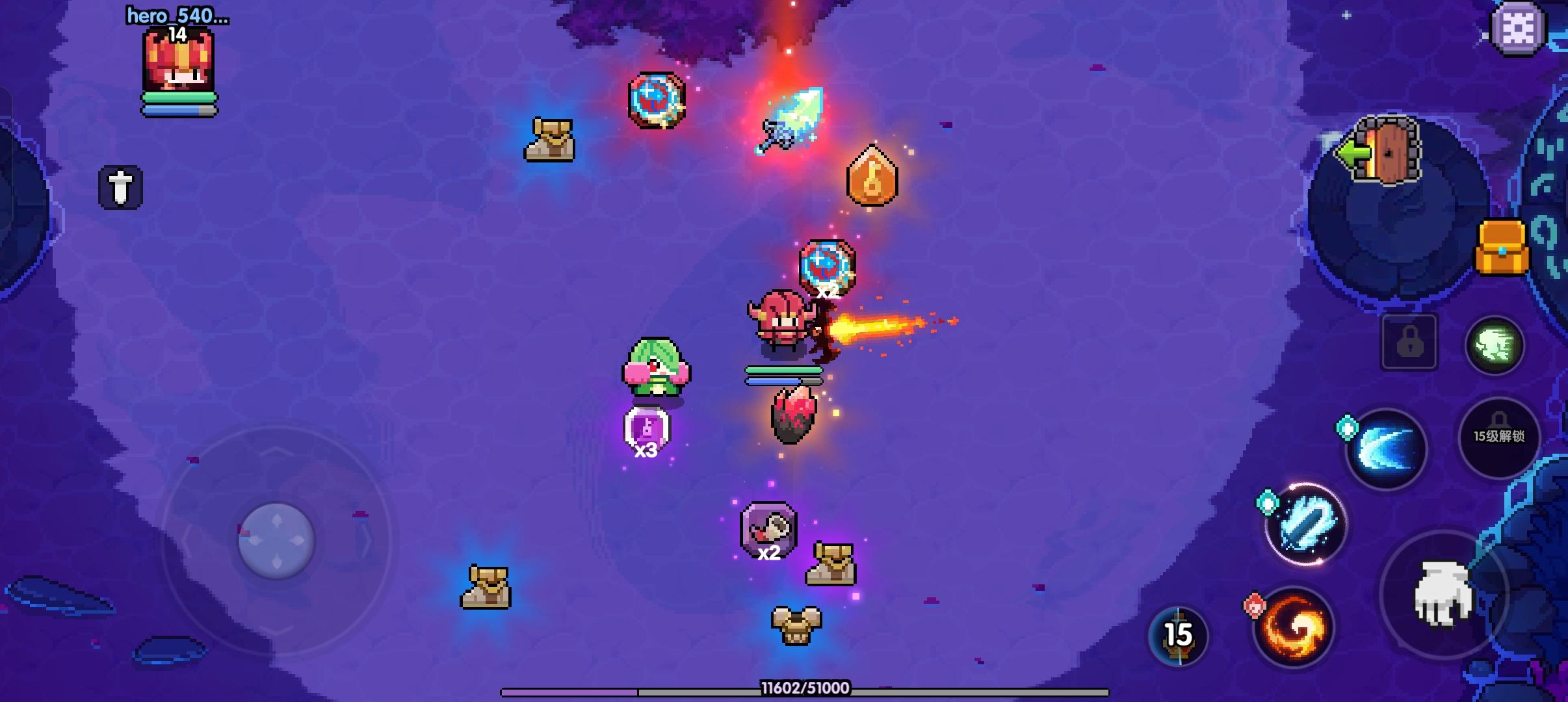Collect the orange flame buff icon
Screen dimensions: 1568x702
coord(872,177)
